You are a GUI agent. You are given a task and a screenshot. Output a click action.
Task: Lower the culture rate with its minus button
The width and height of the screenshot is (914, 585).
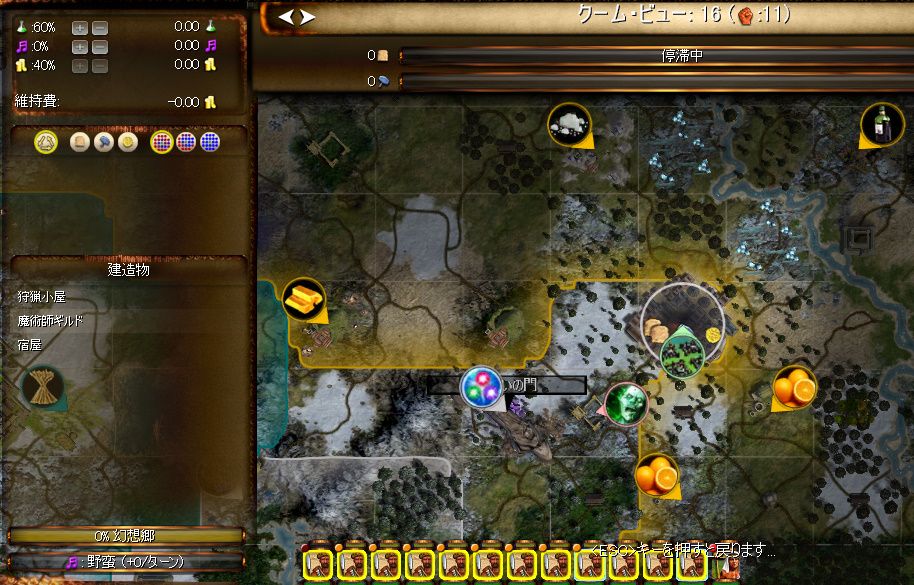pos(100,46)
